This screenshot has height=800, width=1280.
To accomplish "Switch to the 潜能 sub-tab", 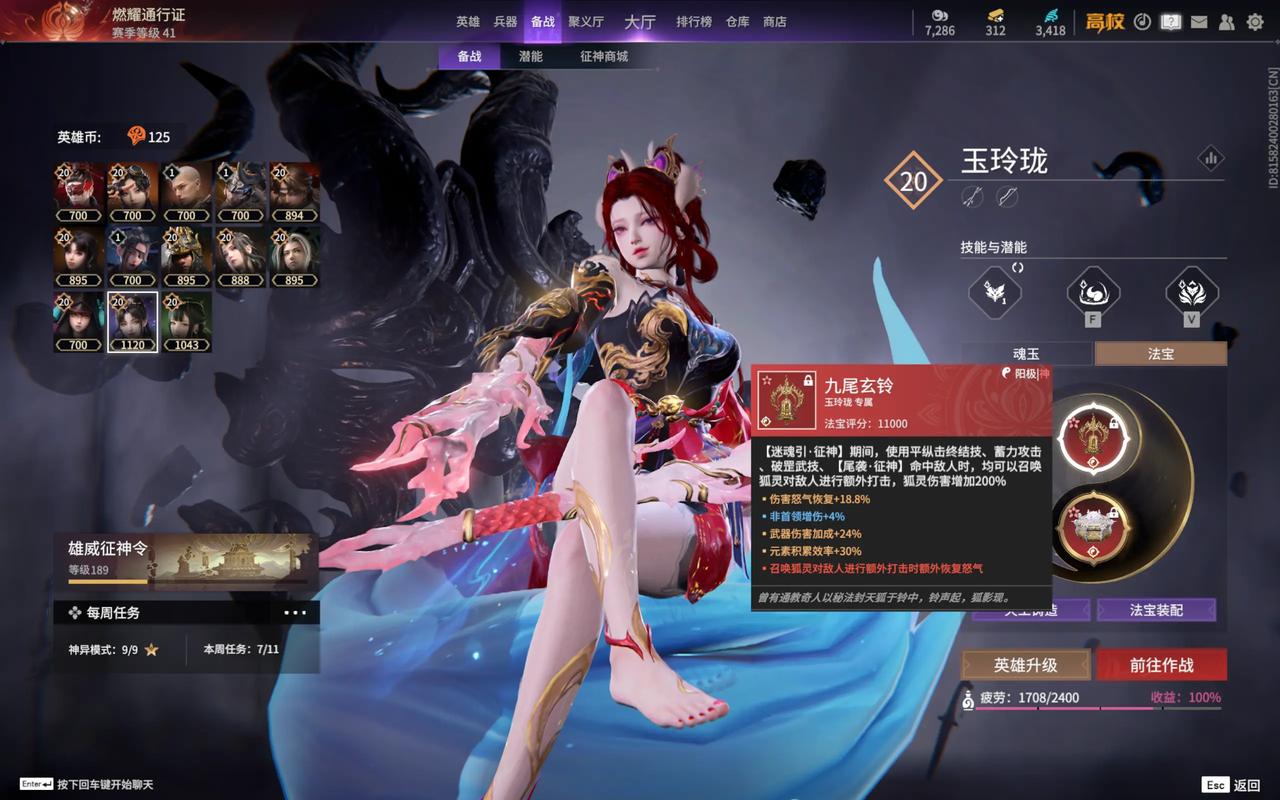I will click(x=530, y=57).
